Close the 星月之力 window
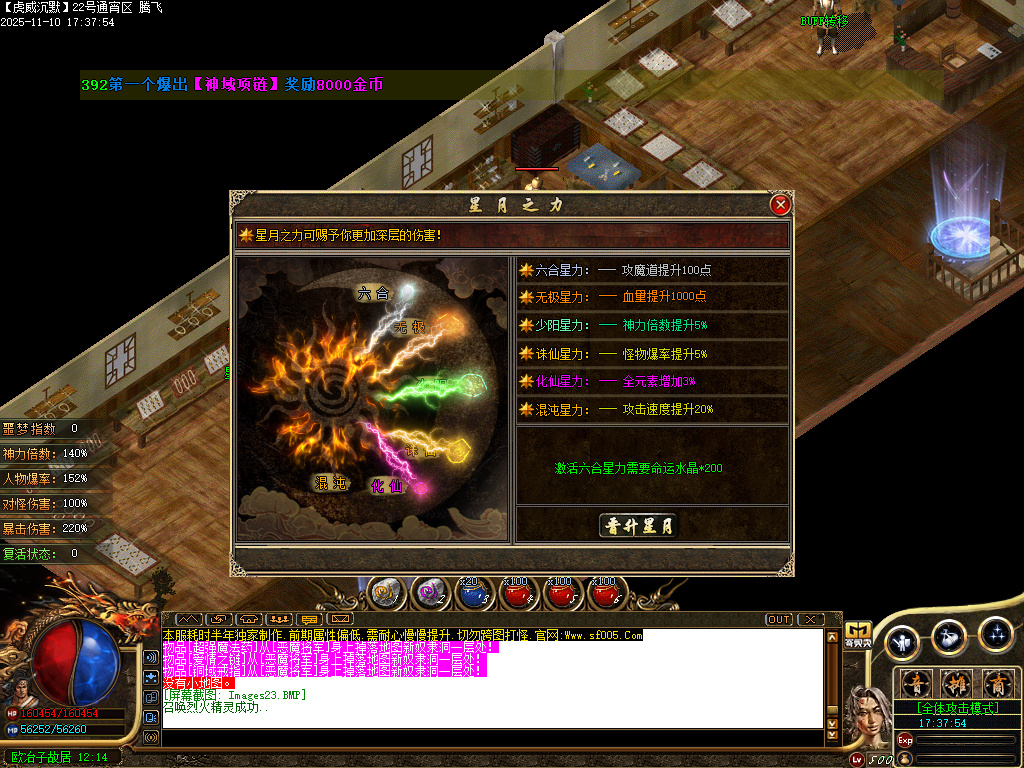Screen dimensions: 1024x768 (781, 205)
